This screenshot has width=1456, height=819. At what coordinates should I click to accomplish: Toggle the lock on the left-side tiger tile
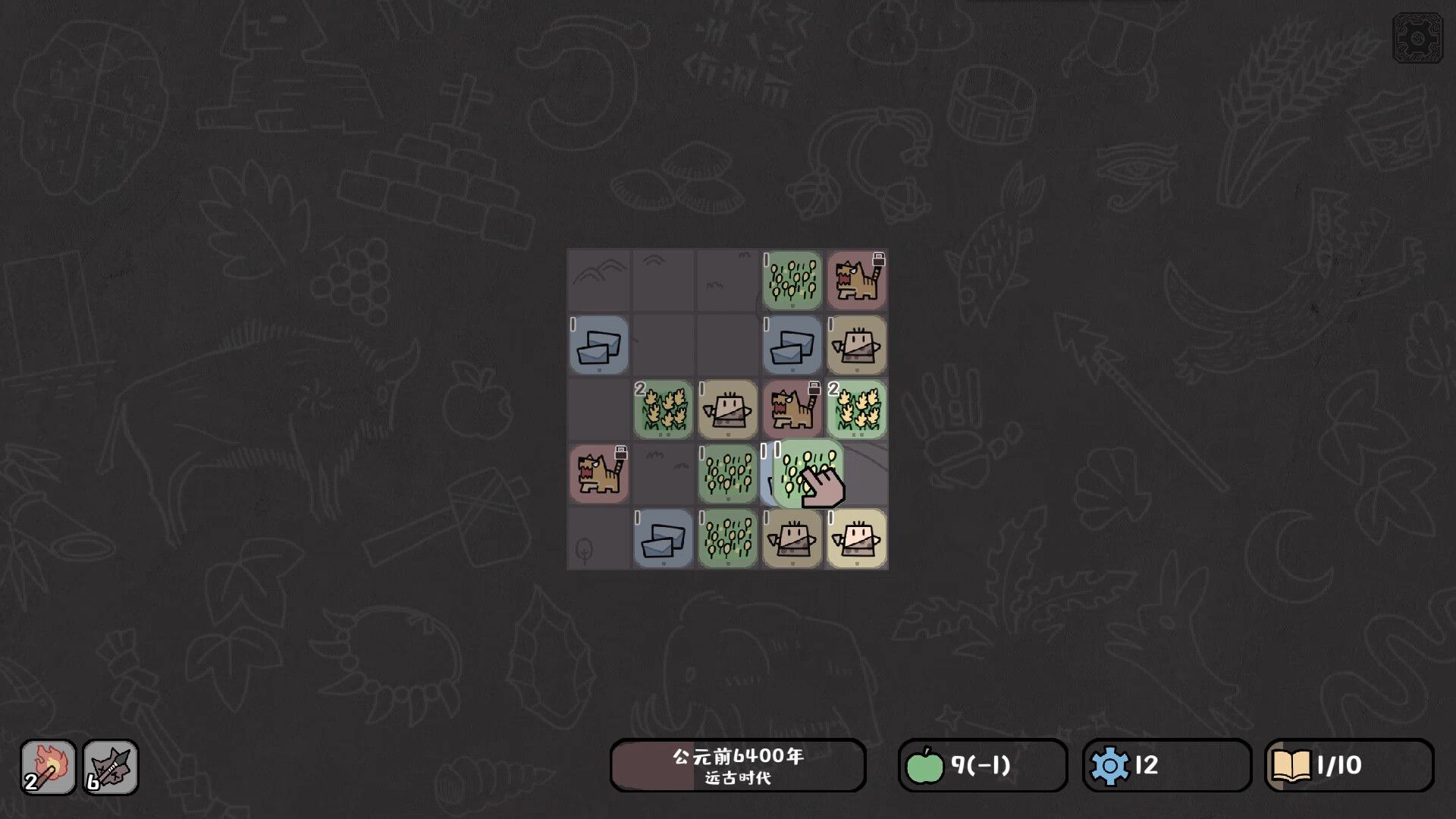pyautogui.click(x=620, y=453)
